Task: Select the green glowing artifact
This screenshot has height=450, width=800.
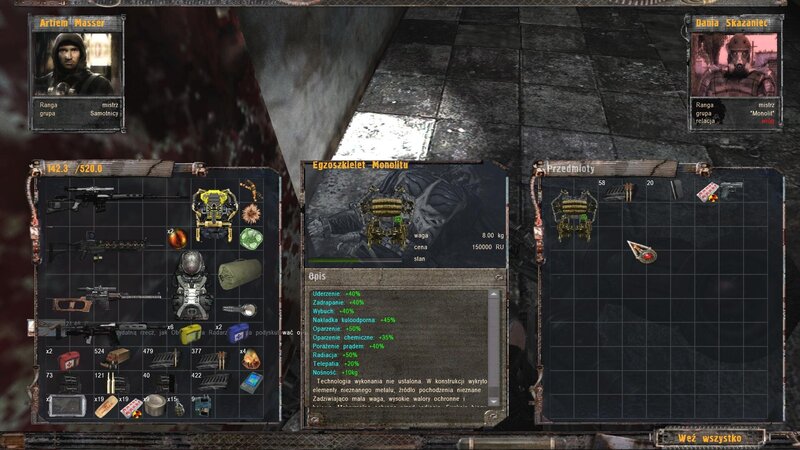Action: coord(250,238)
